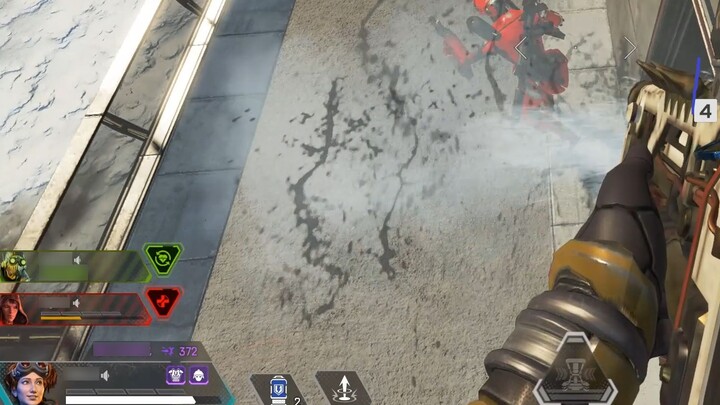720x405 pixels.
Task: Click the red cross revive badge
Action: tap(162, 300)
